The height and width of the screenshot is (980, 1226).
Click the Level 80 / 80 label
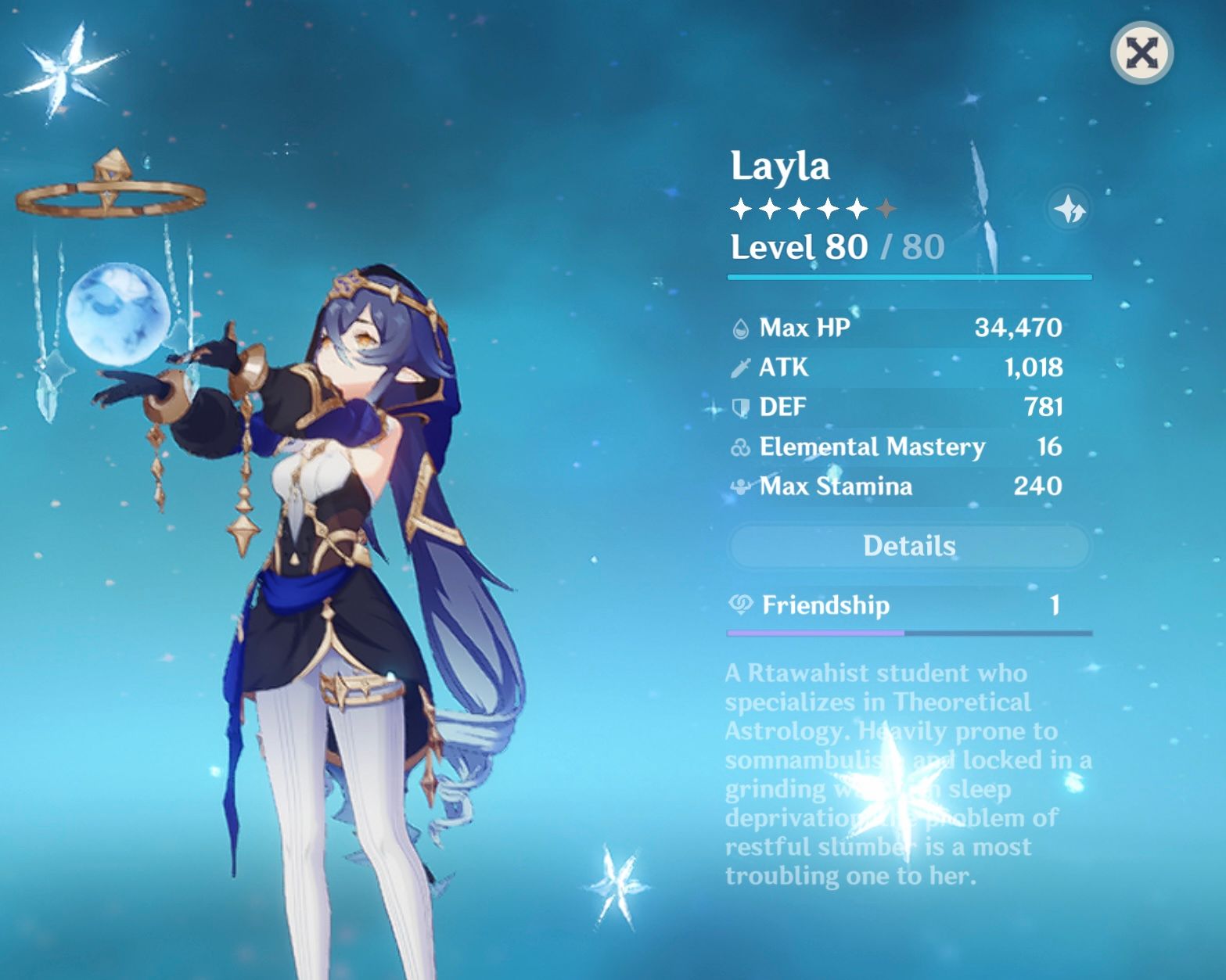click(836, 248)
